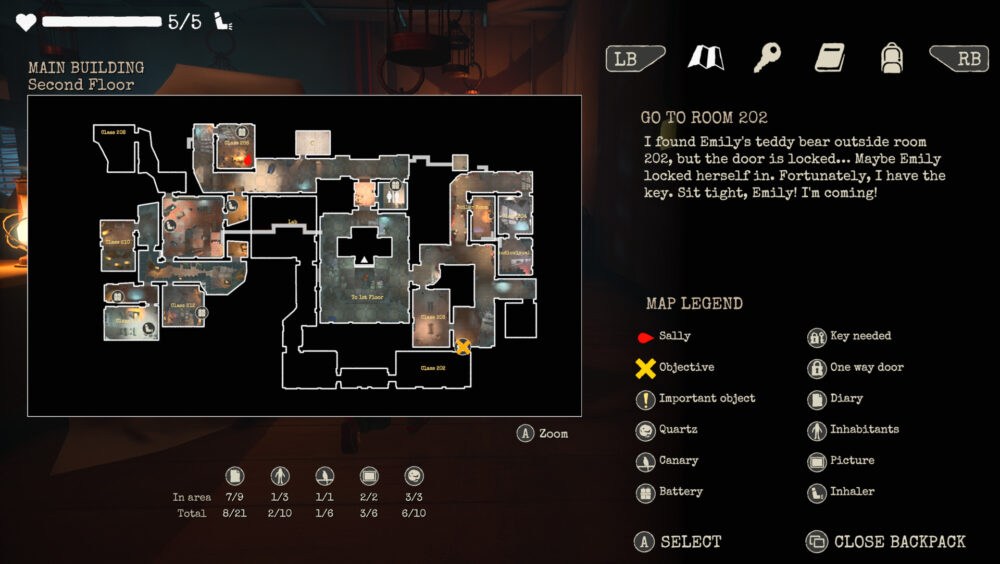The image size is (1000, 564).
Task: Select the Class 208 room on map
Action: click(x=112, y=131)
